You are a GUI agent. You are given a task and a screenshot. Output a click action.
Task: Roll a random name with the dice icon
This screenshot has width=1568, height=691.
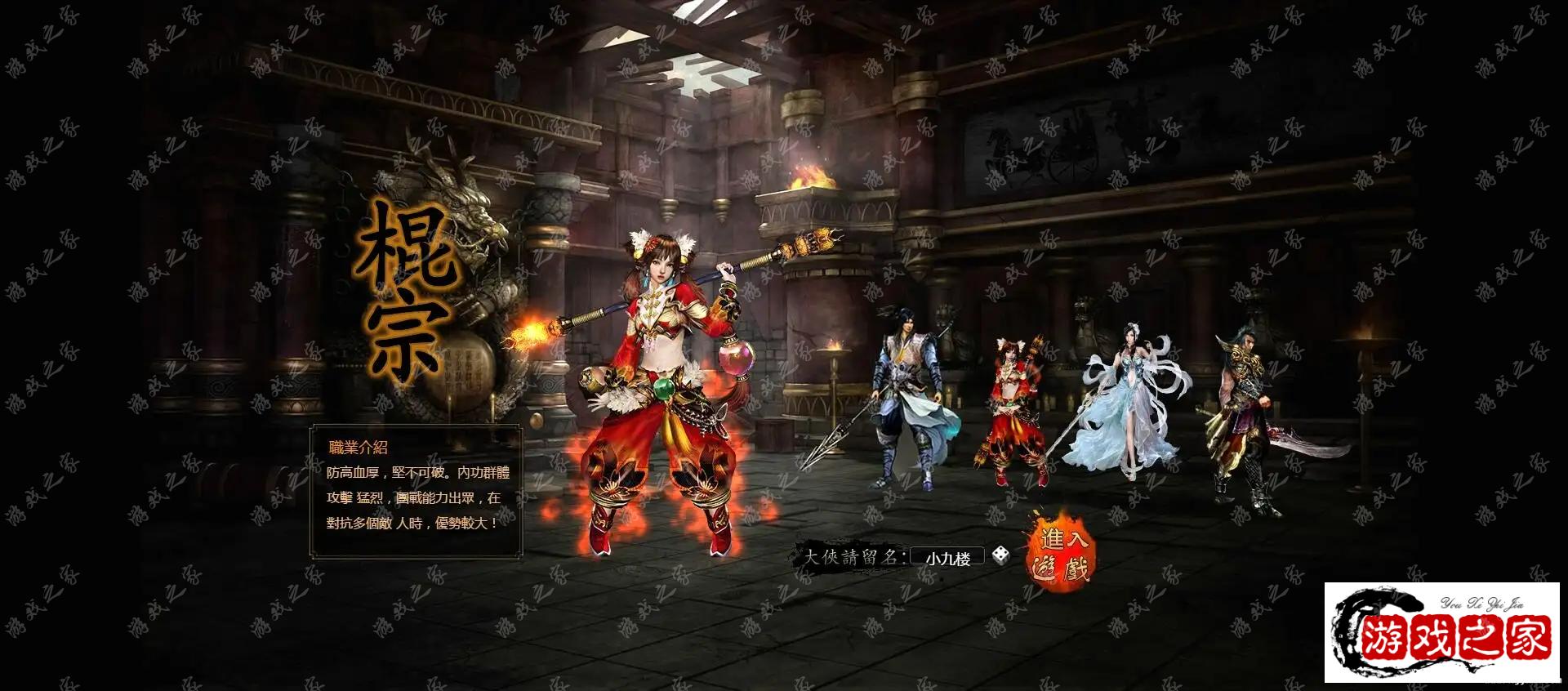(1000, 556)
